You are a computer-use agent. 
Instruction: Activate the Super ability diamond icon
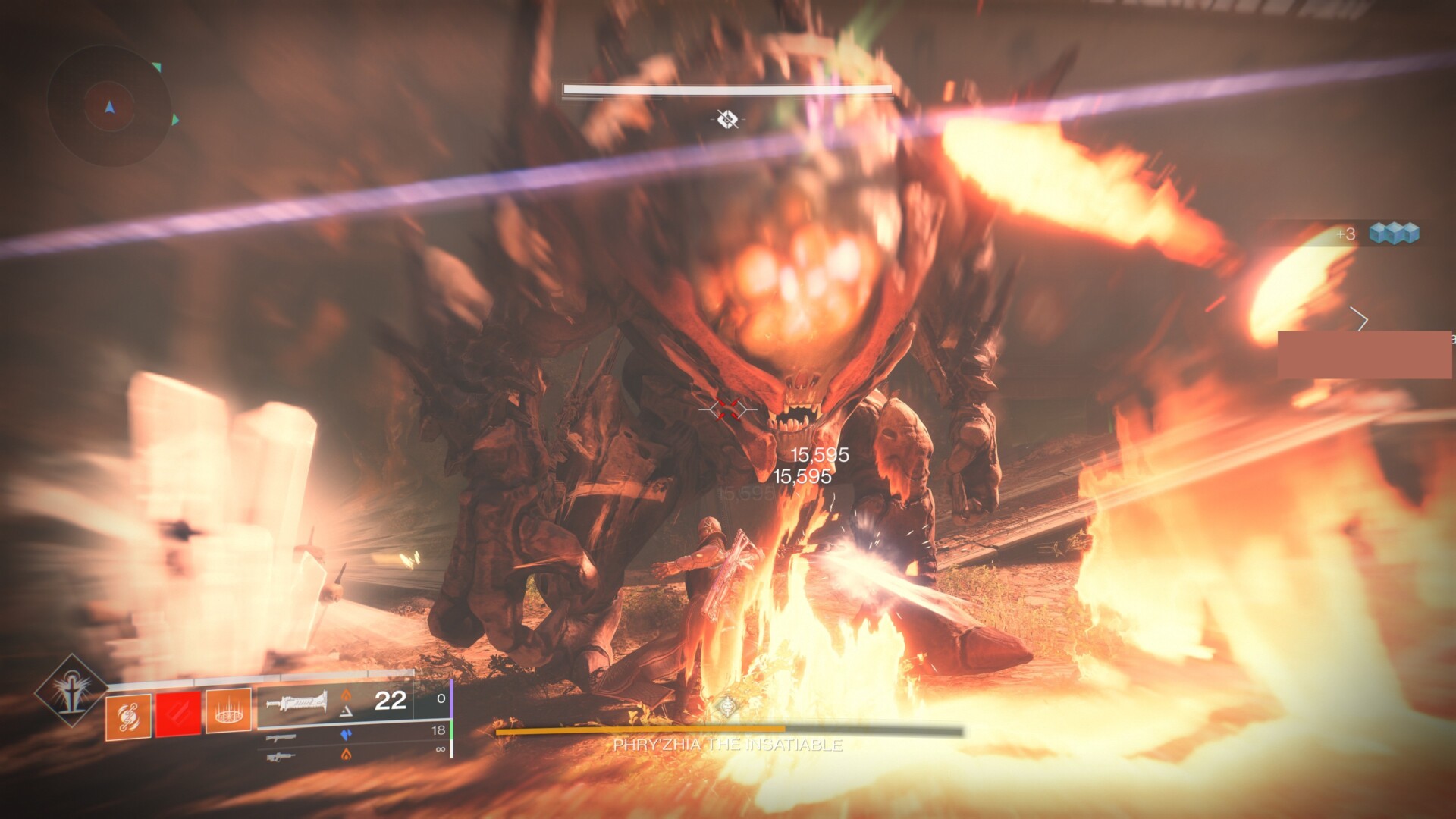click(71, 691)
